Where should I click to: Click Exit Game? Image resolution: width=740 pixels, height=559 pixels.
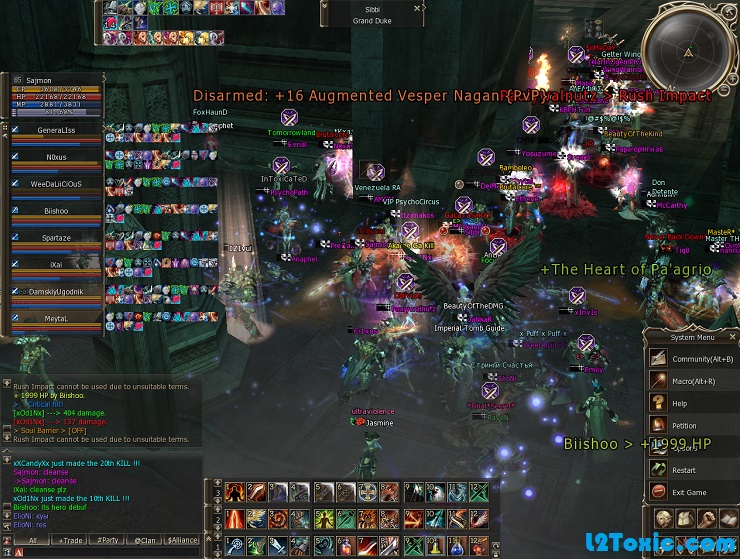(x=688, y=492)
